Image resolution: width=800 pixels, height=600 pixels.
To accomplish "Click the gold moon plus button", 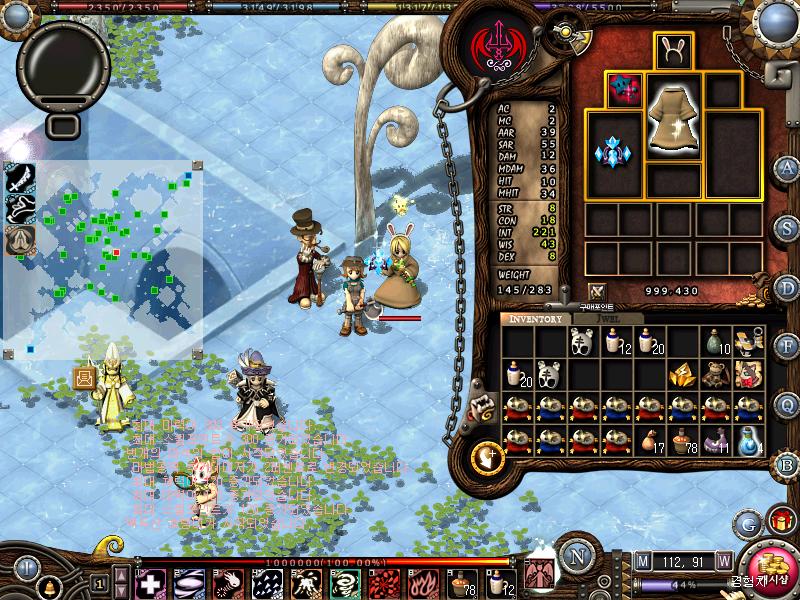I will tap(487, 456).
